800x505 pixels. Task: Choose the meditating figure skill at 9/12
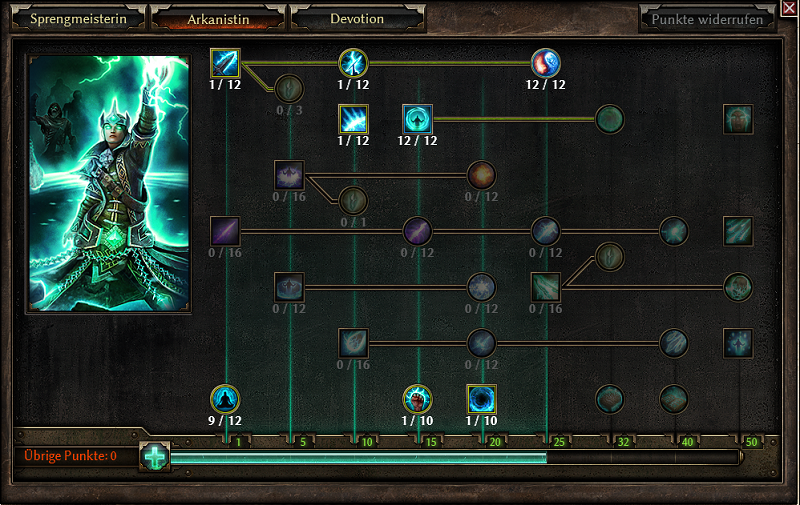pos(226,399)
